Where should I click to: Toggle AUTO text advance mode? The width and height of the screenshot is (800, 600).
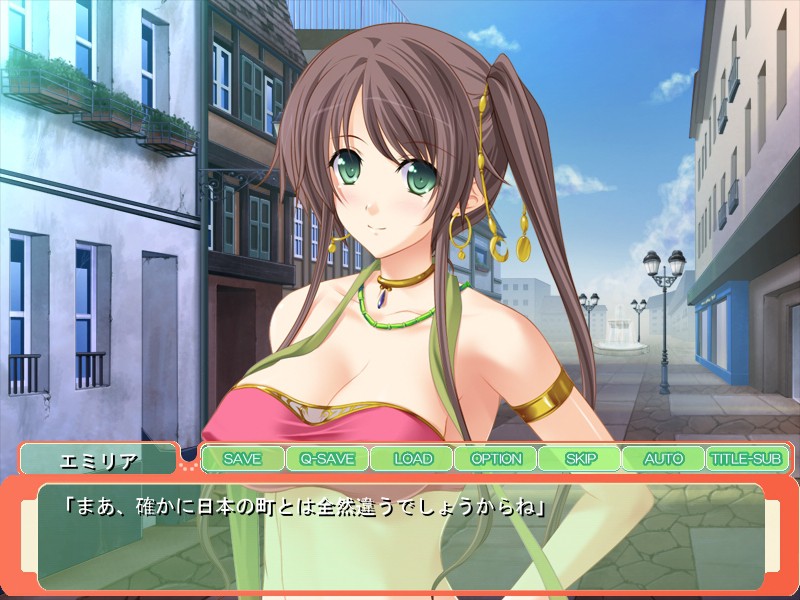(x=663, y=459)
